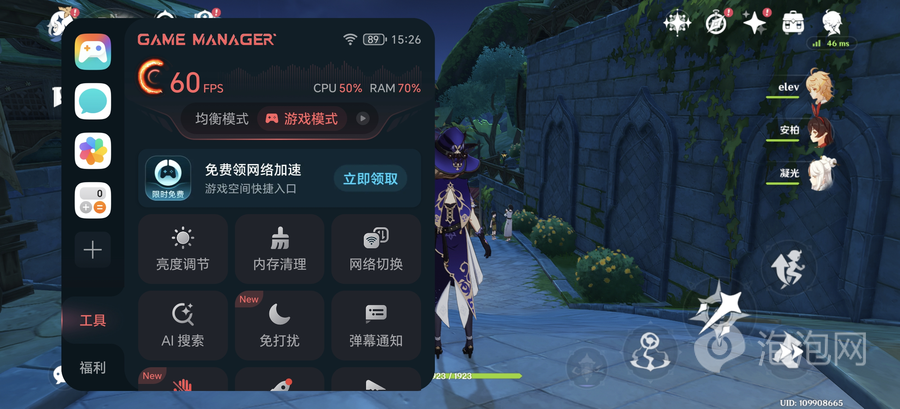Tap the jump button with leaping figure

783,267
